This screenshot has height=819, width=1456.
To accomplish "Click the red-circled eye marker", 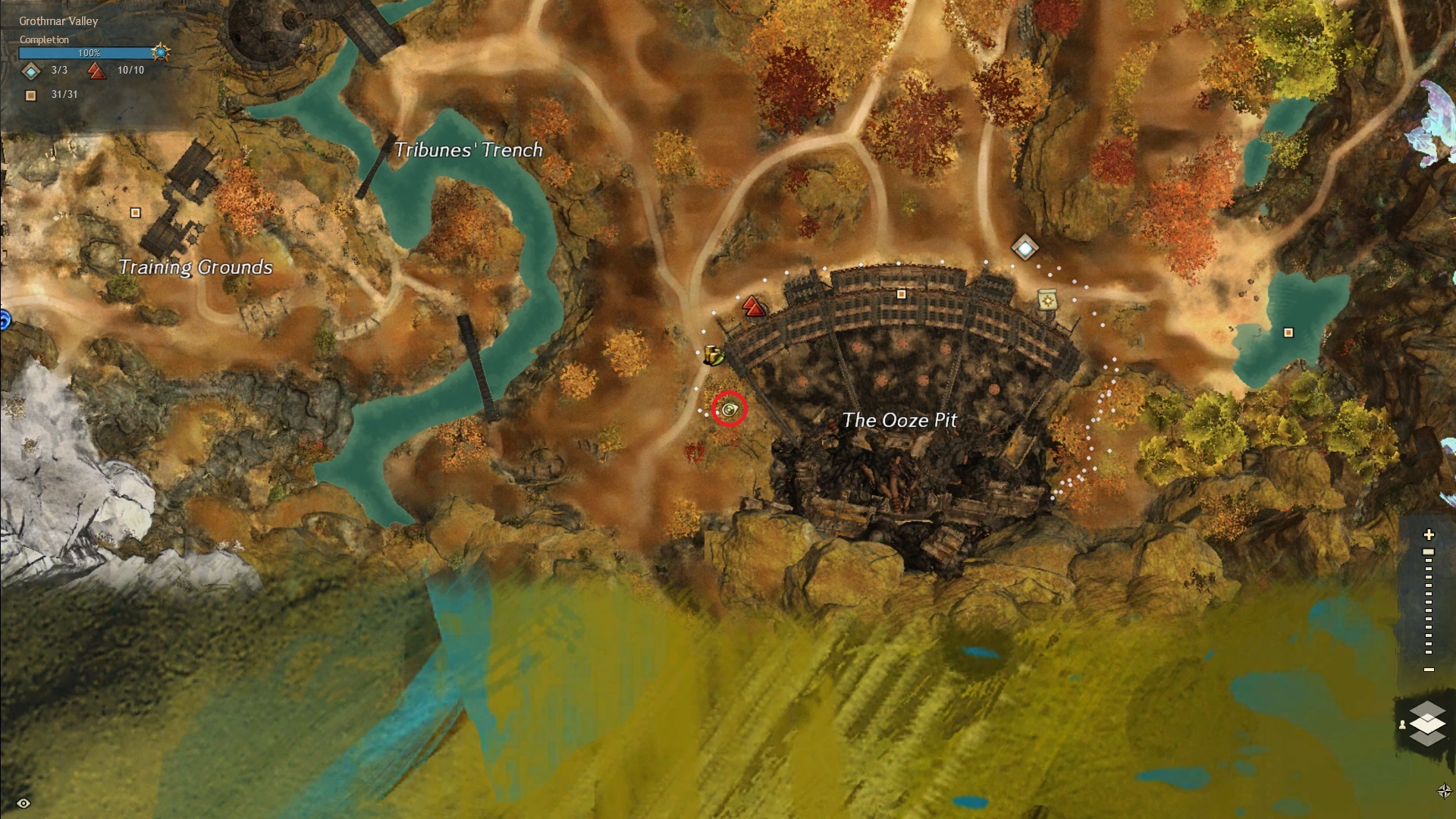I will coord(730,409).
